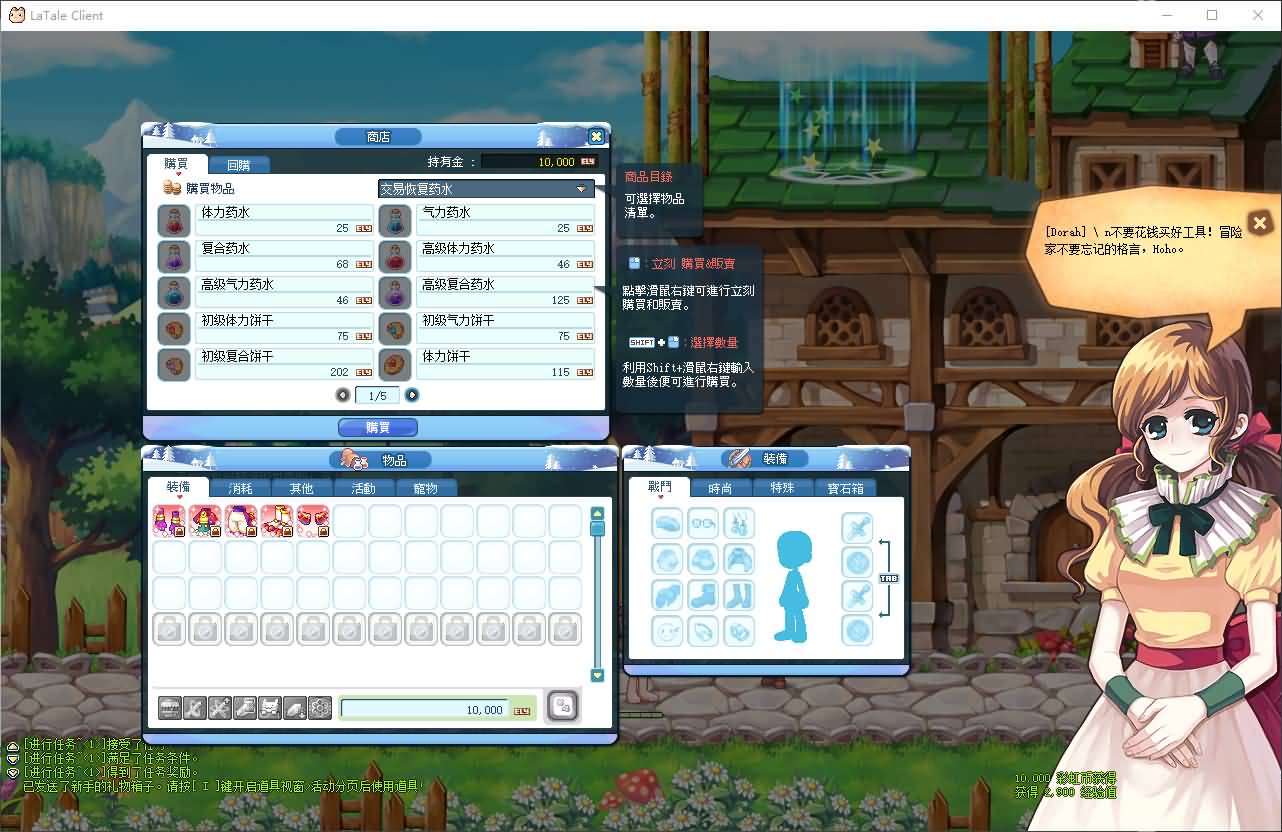This screenshot has width=1282, height=832.
Task: Select the first equipped item thumbnail in inventory
Action: pos(169,521)
